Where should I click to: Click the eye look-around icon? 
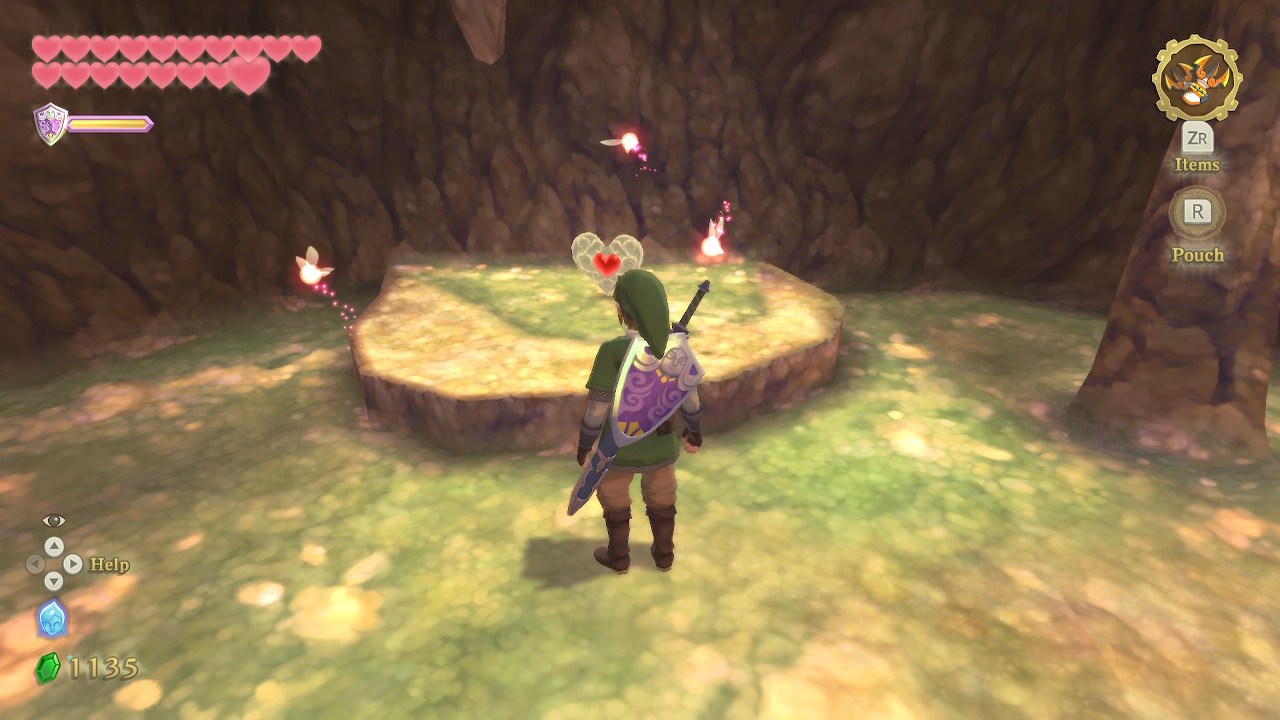pyautogui.click(x=54, y=521)
